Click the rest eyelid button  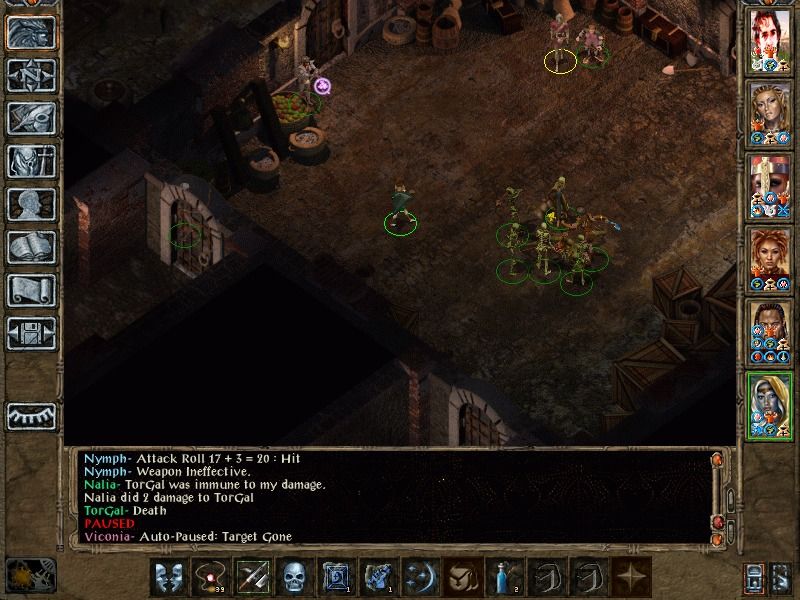point(31,415)
